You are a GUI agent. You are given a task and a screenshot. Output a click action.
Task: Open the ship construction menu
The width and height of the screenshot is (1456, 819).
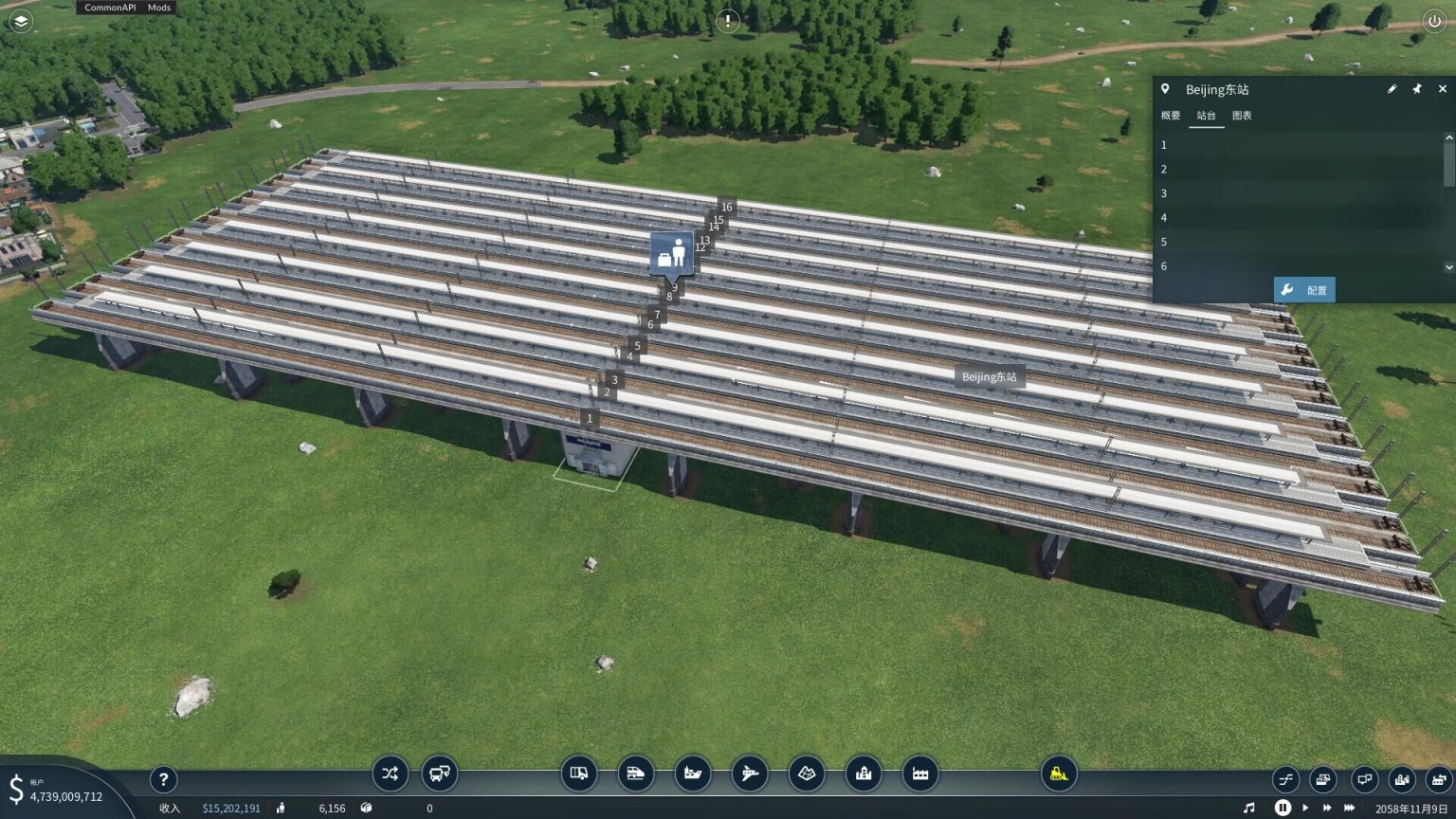coord(693,773)
